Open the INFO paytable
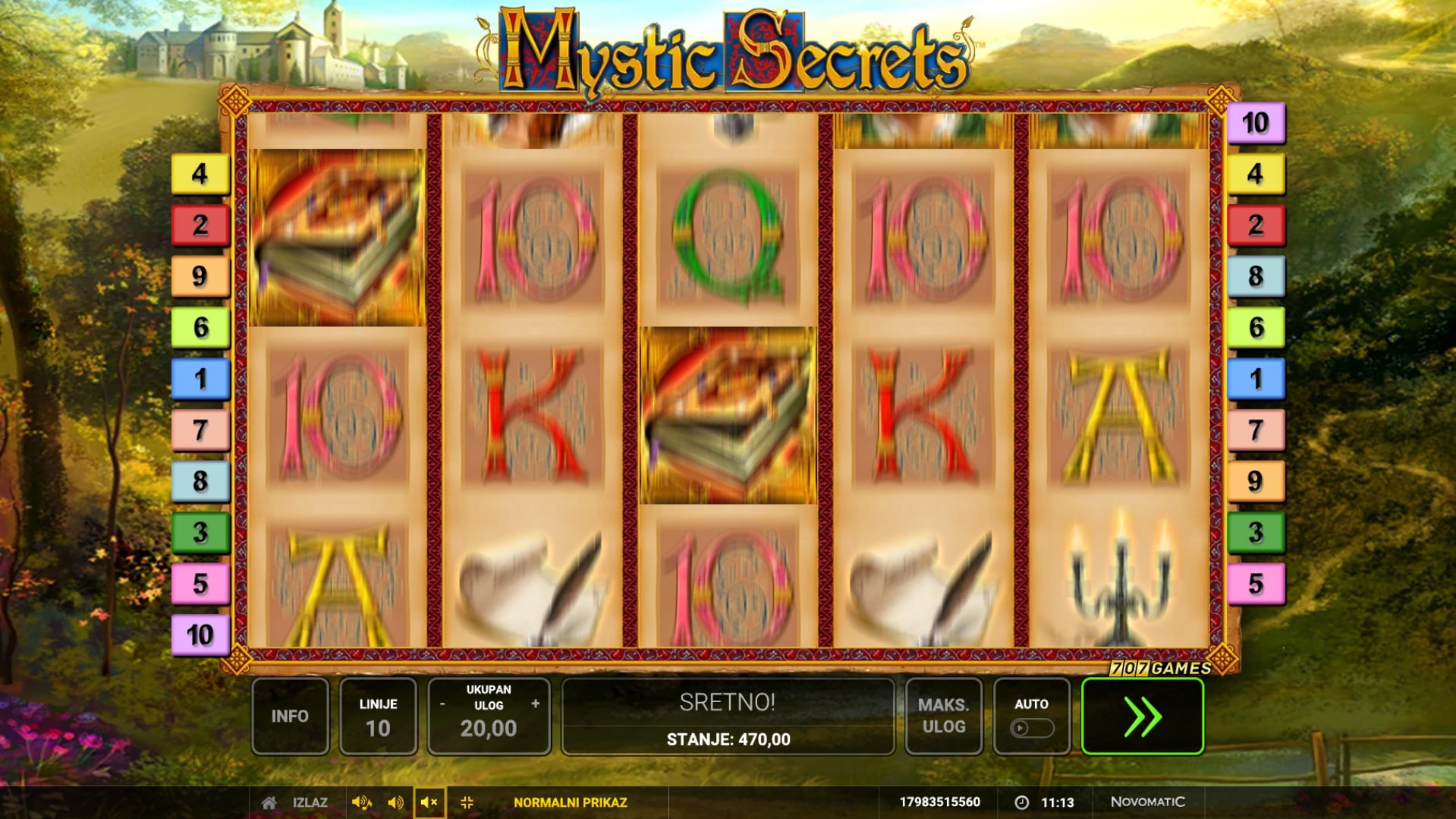Screen dimensions: 1456x819 290,716
